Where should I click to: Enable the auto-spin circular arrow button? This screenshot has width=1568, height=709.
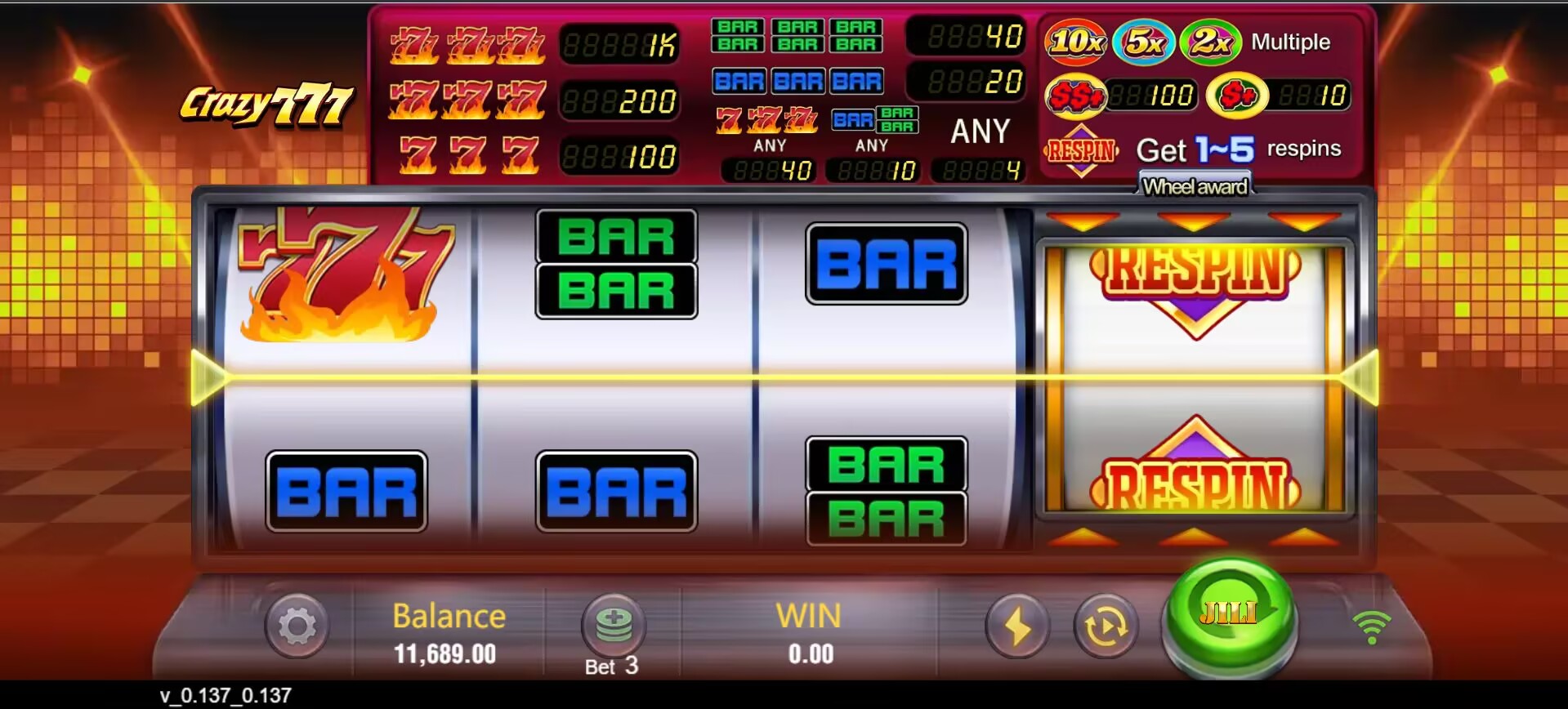coord(1106,627)
